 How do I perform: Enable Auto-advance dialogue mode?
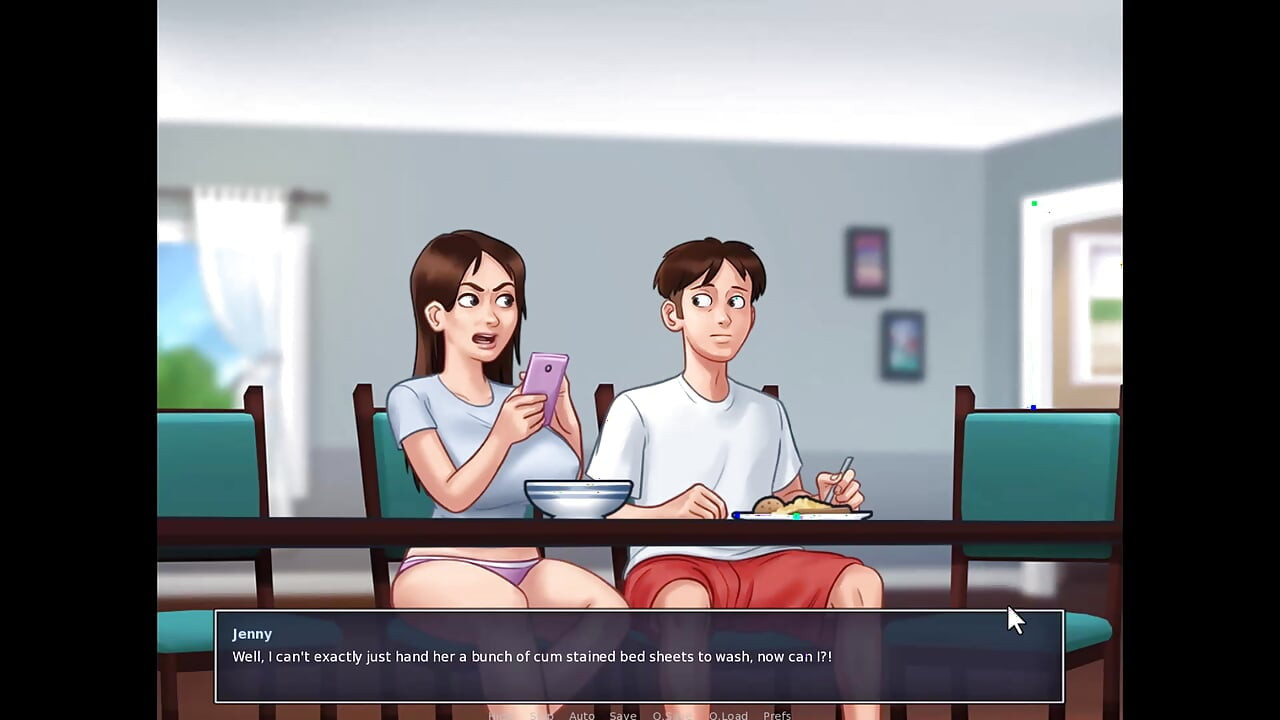(581, 716)
